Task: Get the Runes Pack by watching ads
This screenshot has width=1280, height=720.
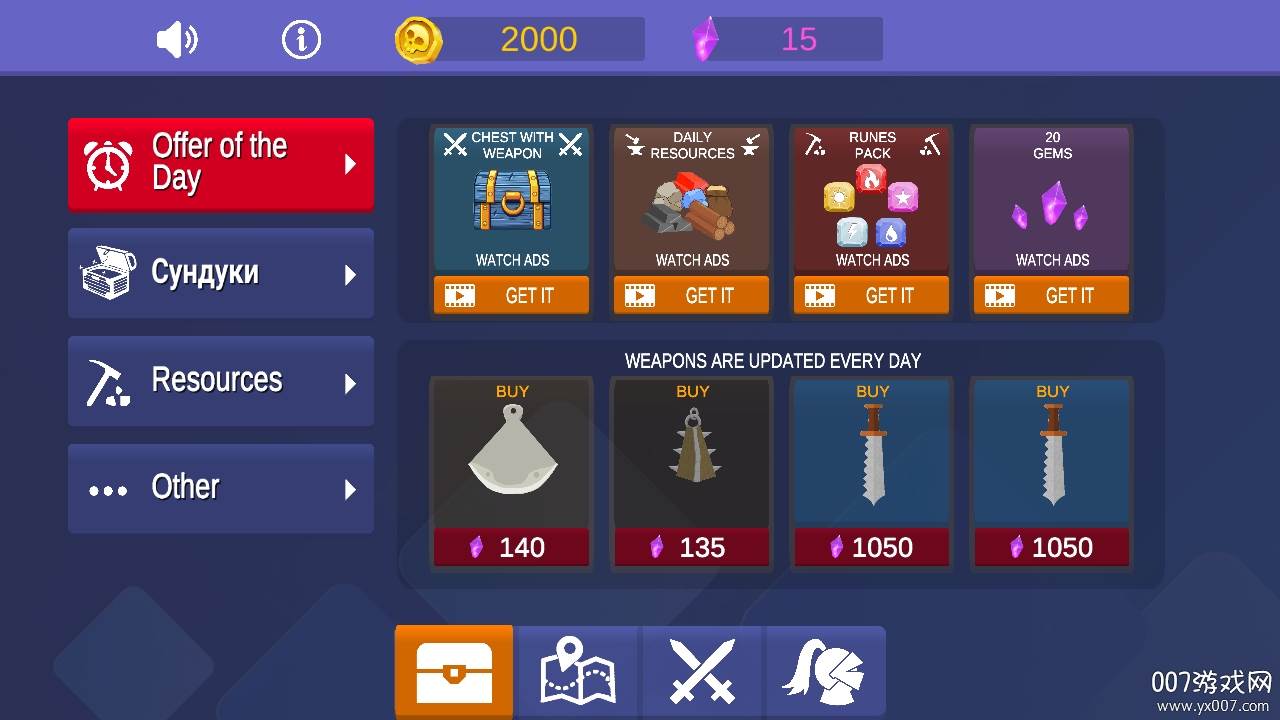Action: click(x=872, y=295)
